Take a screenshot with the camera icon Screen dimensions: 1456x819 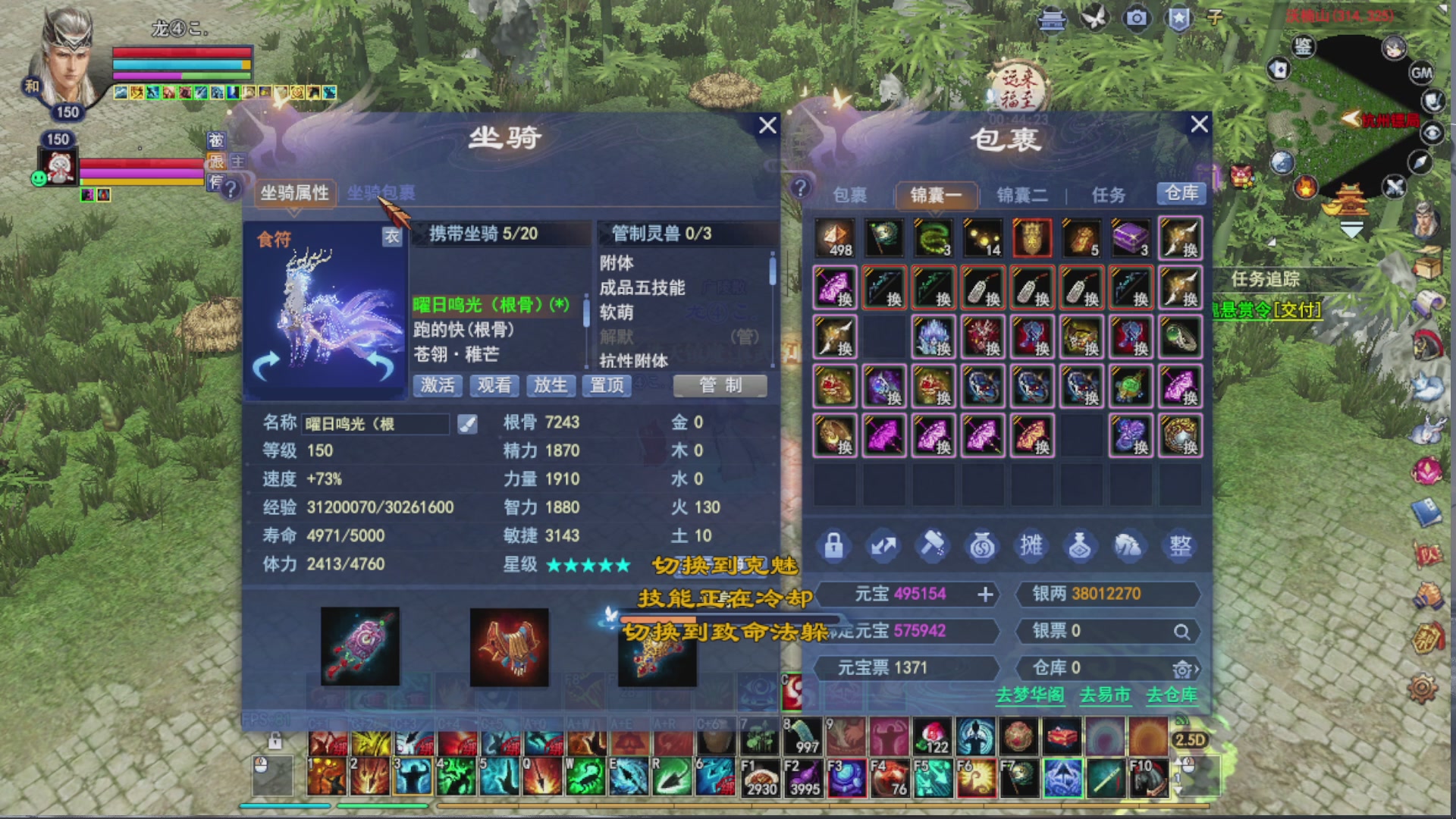point(1136,18)
